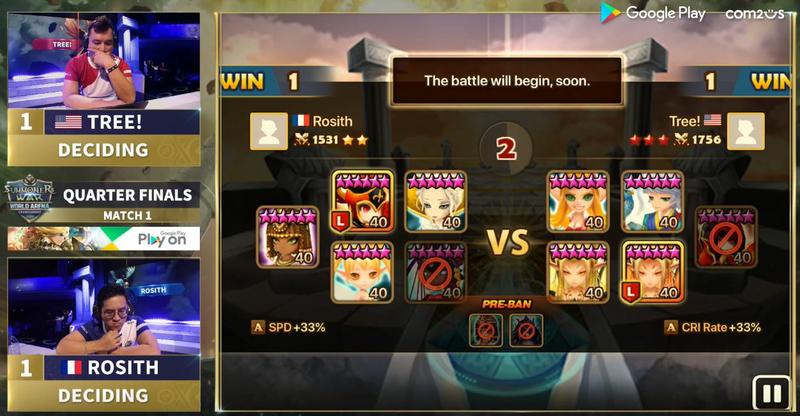Pause the battle with the pause button
Viewport: 800px width, 416px height.
tap(771, 393)
